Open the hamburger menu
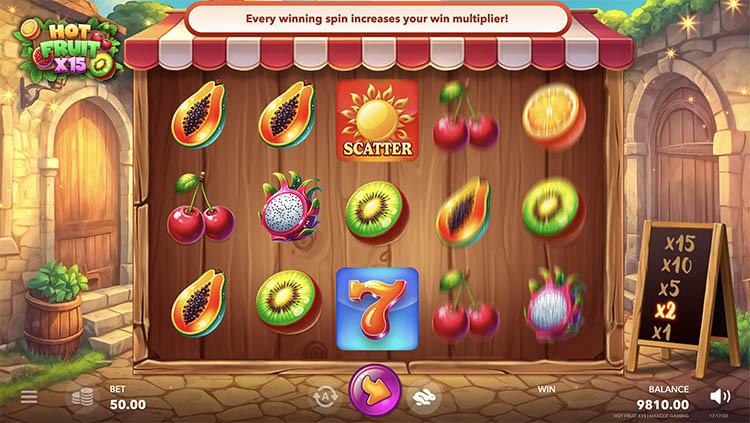 coord(29,397)
